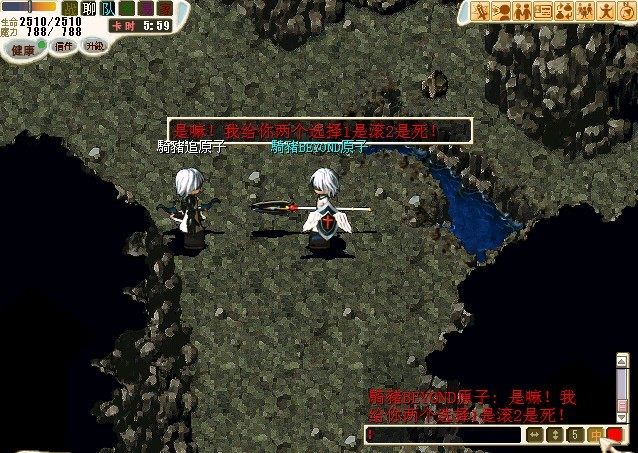
Task: Open the two-people handshake icon
Action: point(522,11)
